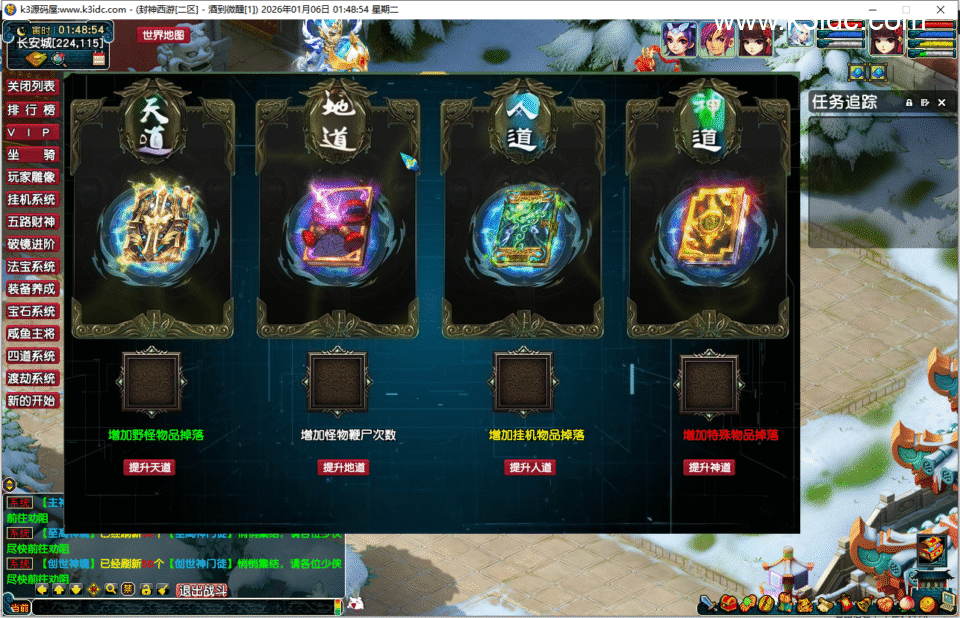
Task: Select the 渡劫系统 menu entry
Action: tap(32, 379)
